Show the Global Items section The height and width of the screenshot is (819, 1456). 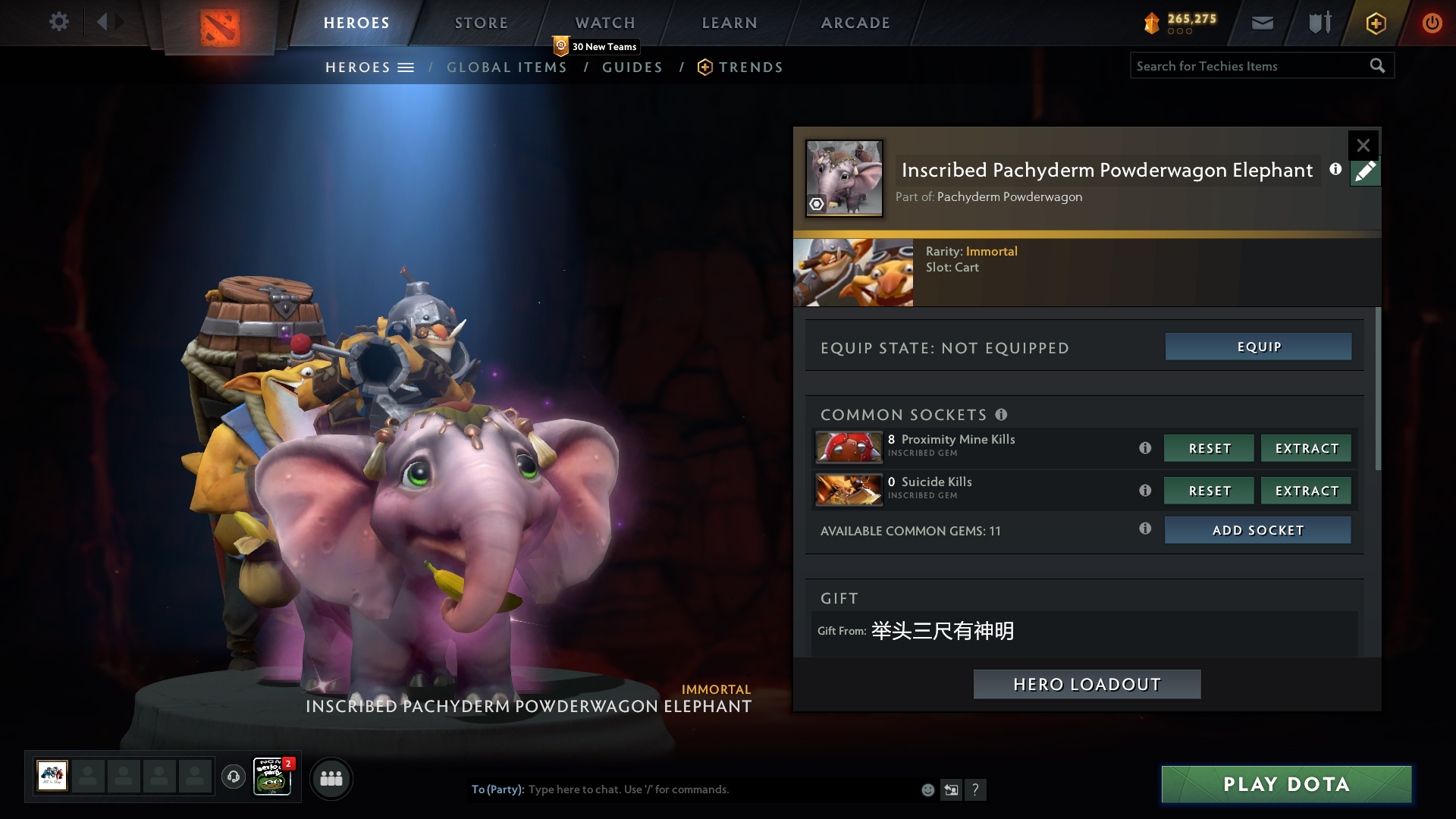coord(507,67)
